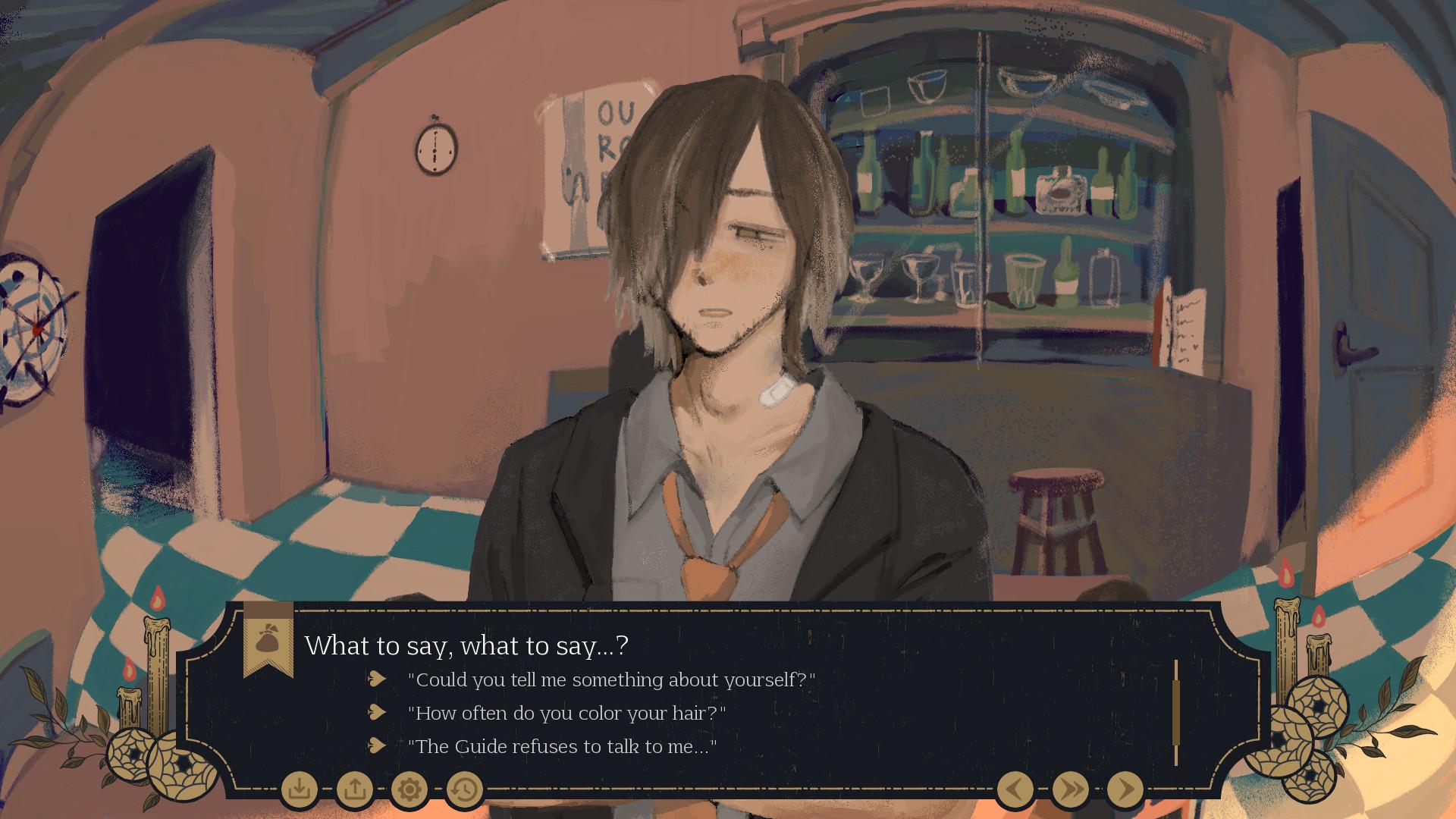The image size is (1456, 819).
Task: Choose "Could you tell me something about yourself?"
Action: [x=611, y=679]
